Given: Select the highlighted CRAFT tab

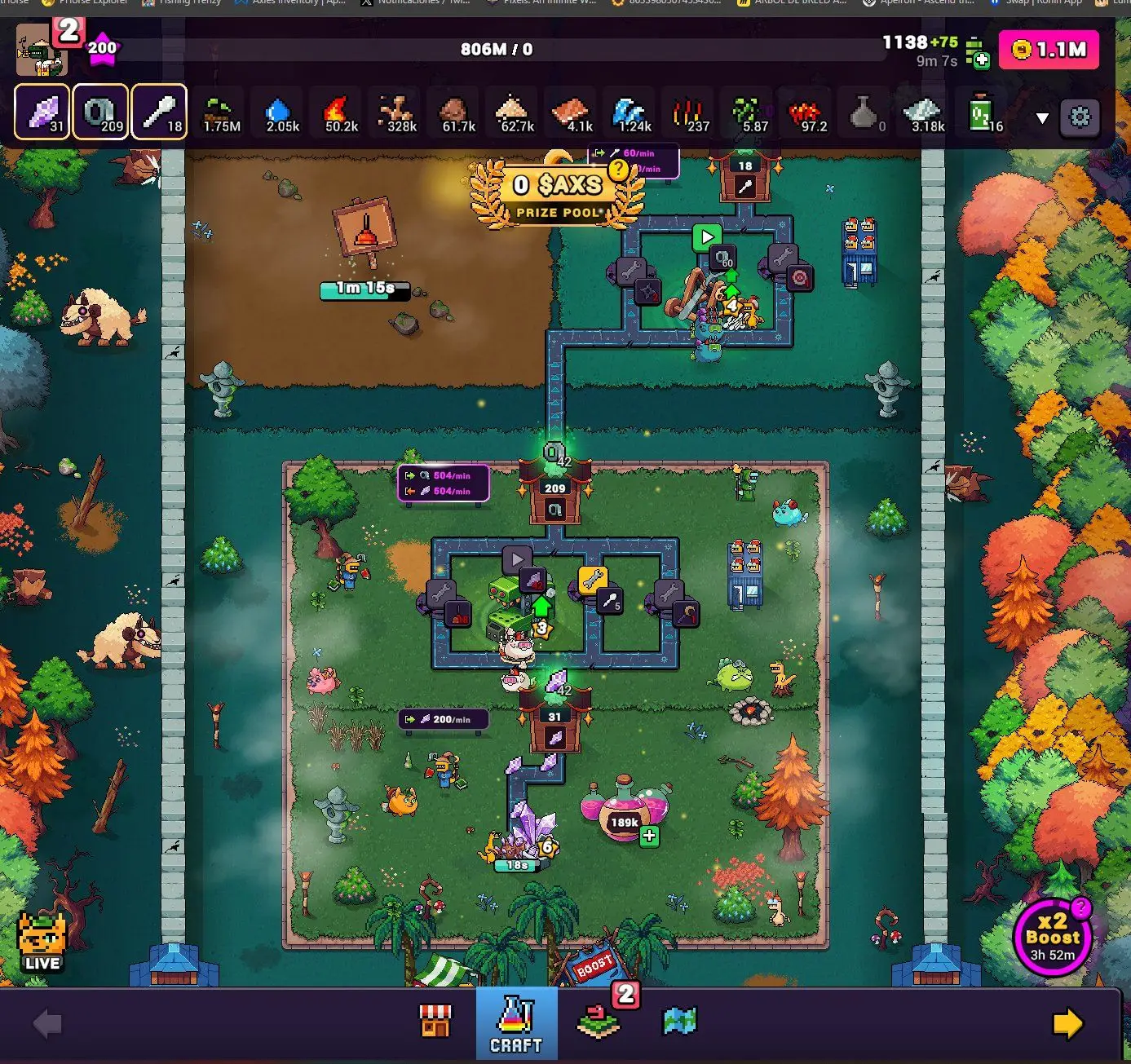Looking at the screenshot, I should pos(516,1023).
